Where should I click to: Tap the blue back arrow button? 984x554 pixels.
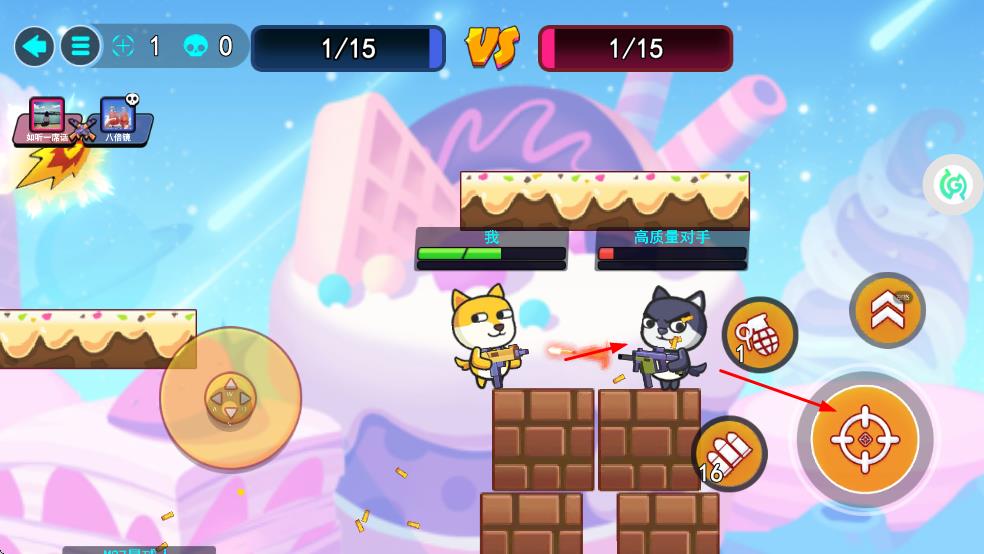coord(35,46)
